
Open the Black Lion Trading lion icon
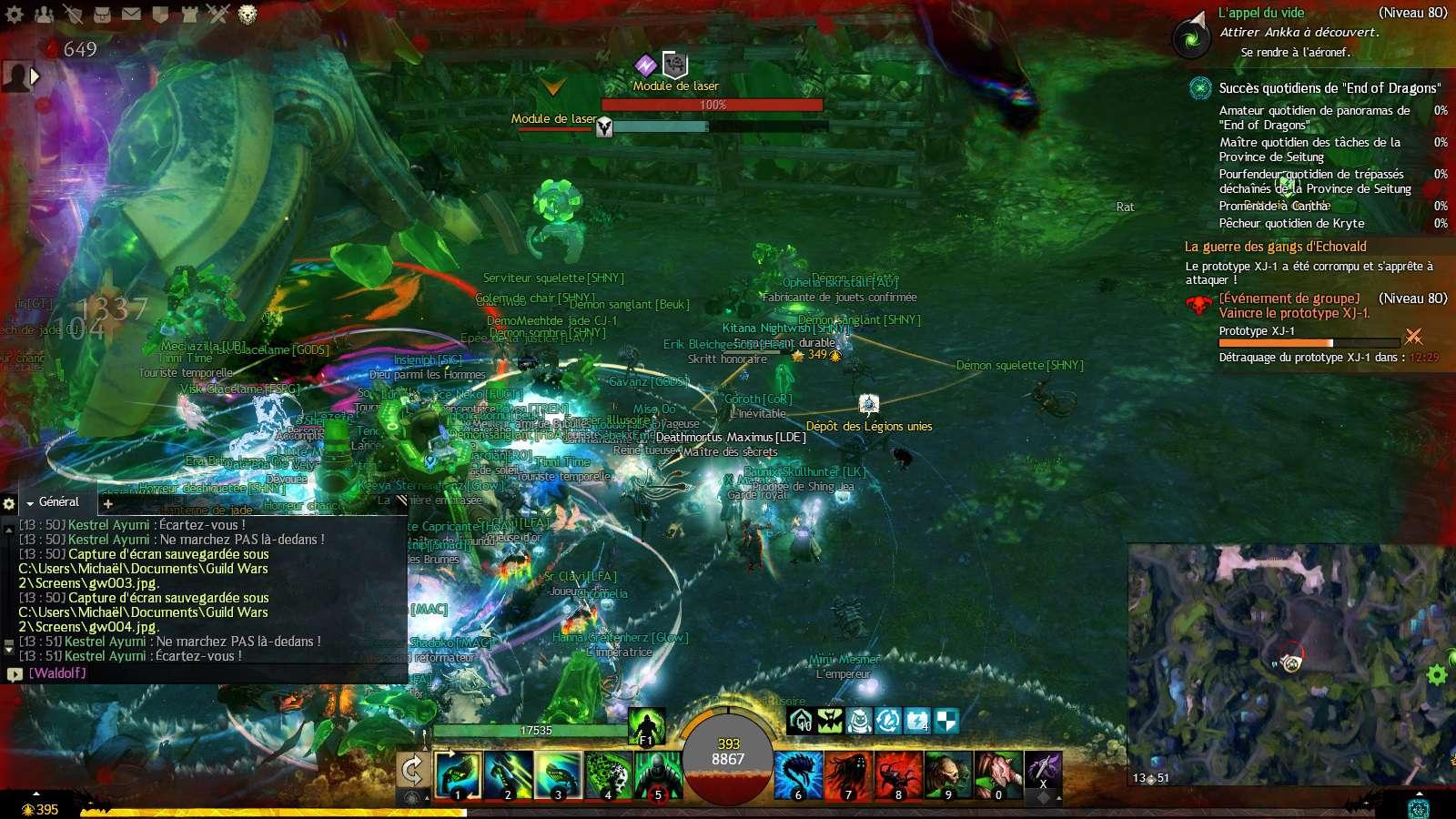click(x=248, y=14)
